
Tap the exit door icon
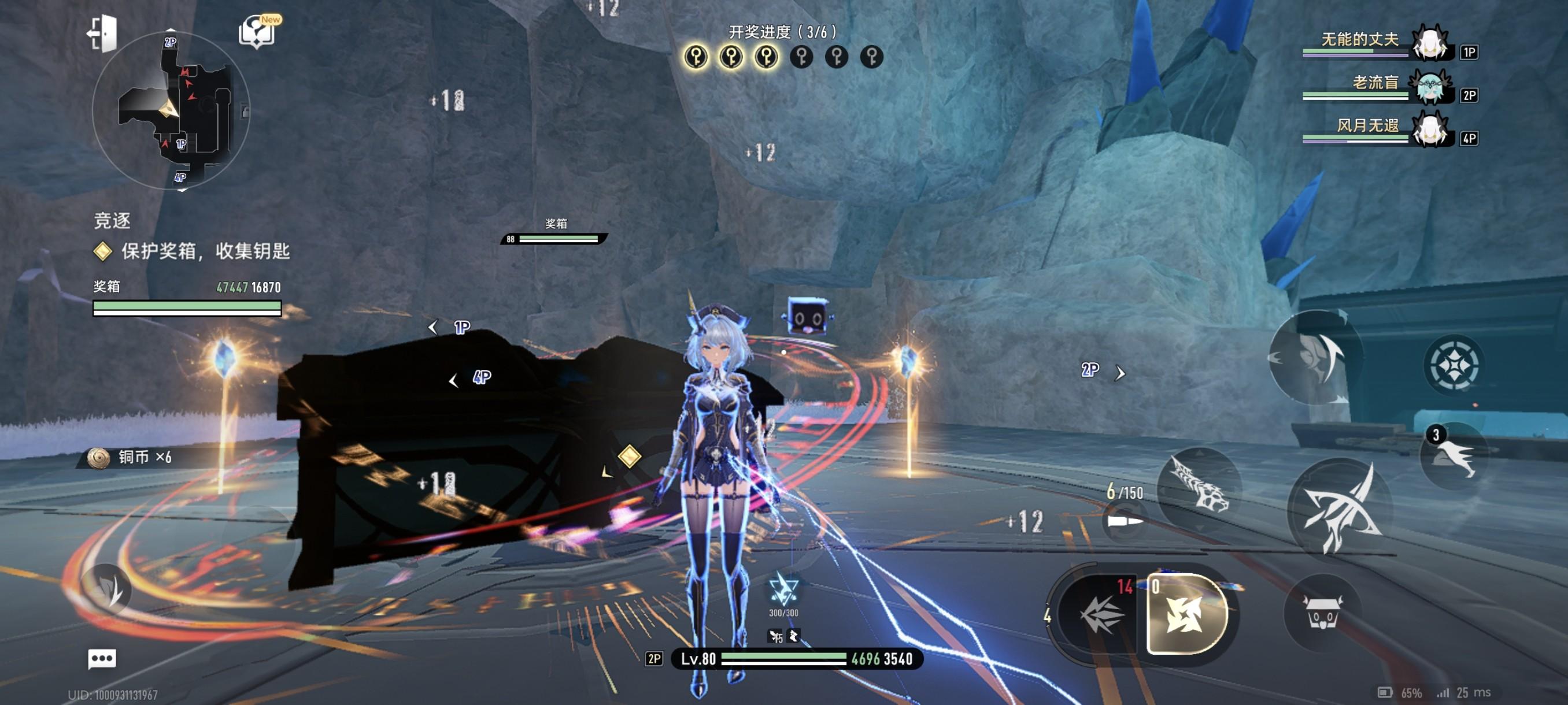coord(102,32)
